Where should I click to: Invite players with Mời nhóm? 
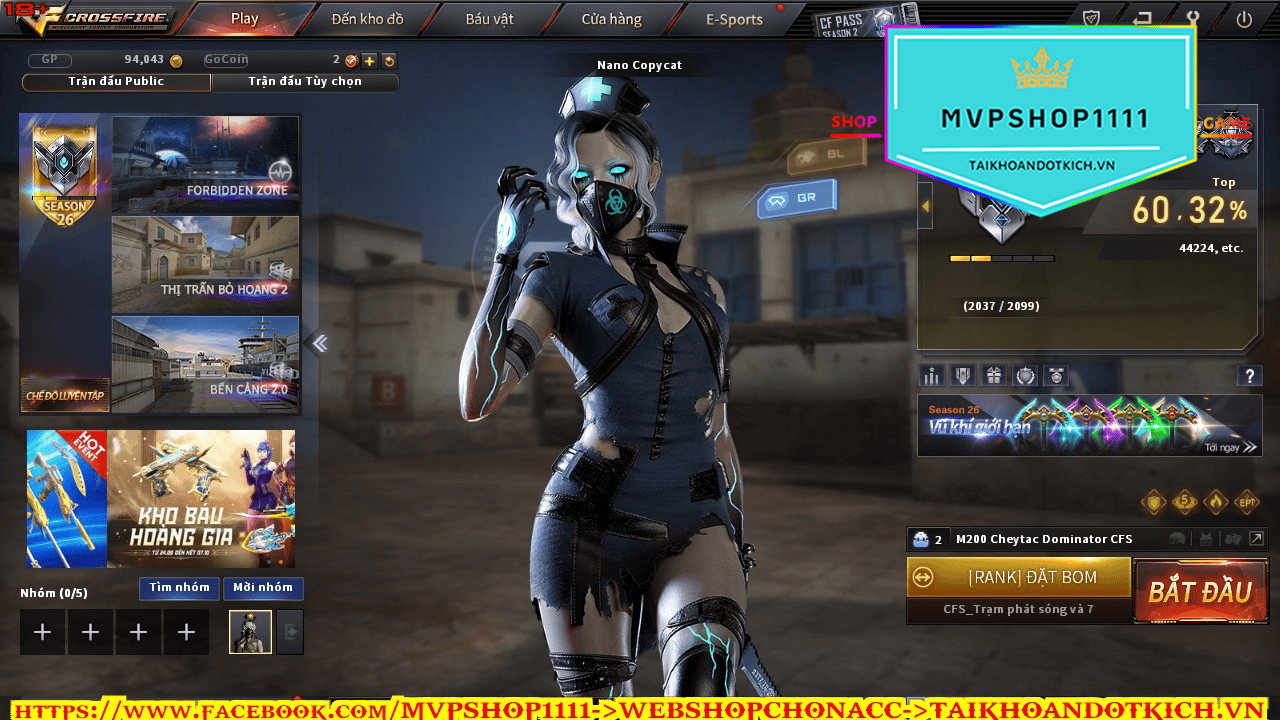coord(263,588)
